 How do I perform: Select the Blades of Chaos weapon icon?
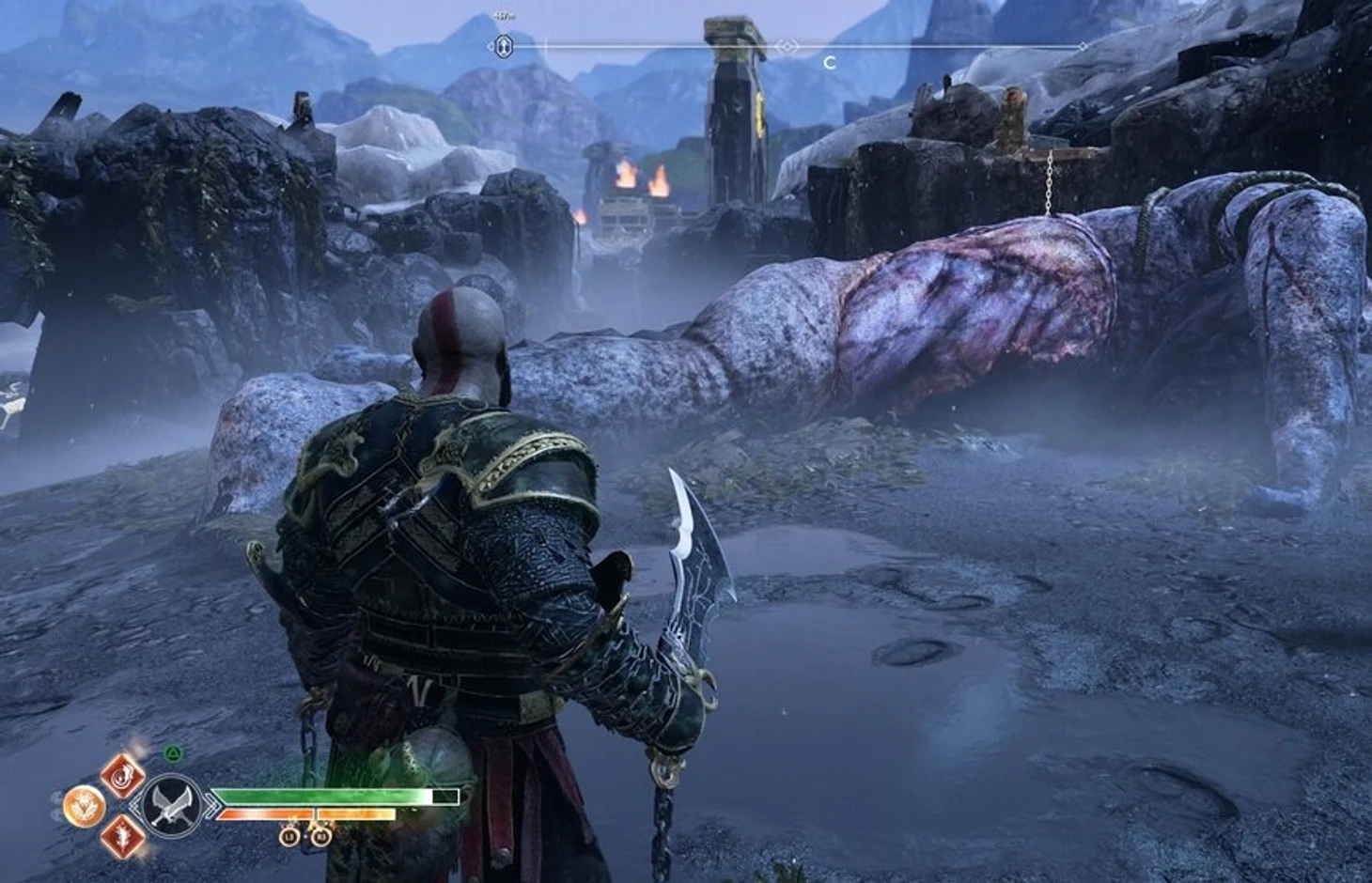[x=172, y=806]
